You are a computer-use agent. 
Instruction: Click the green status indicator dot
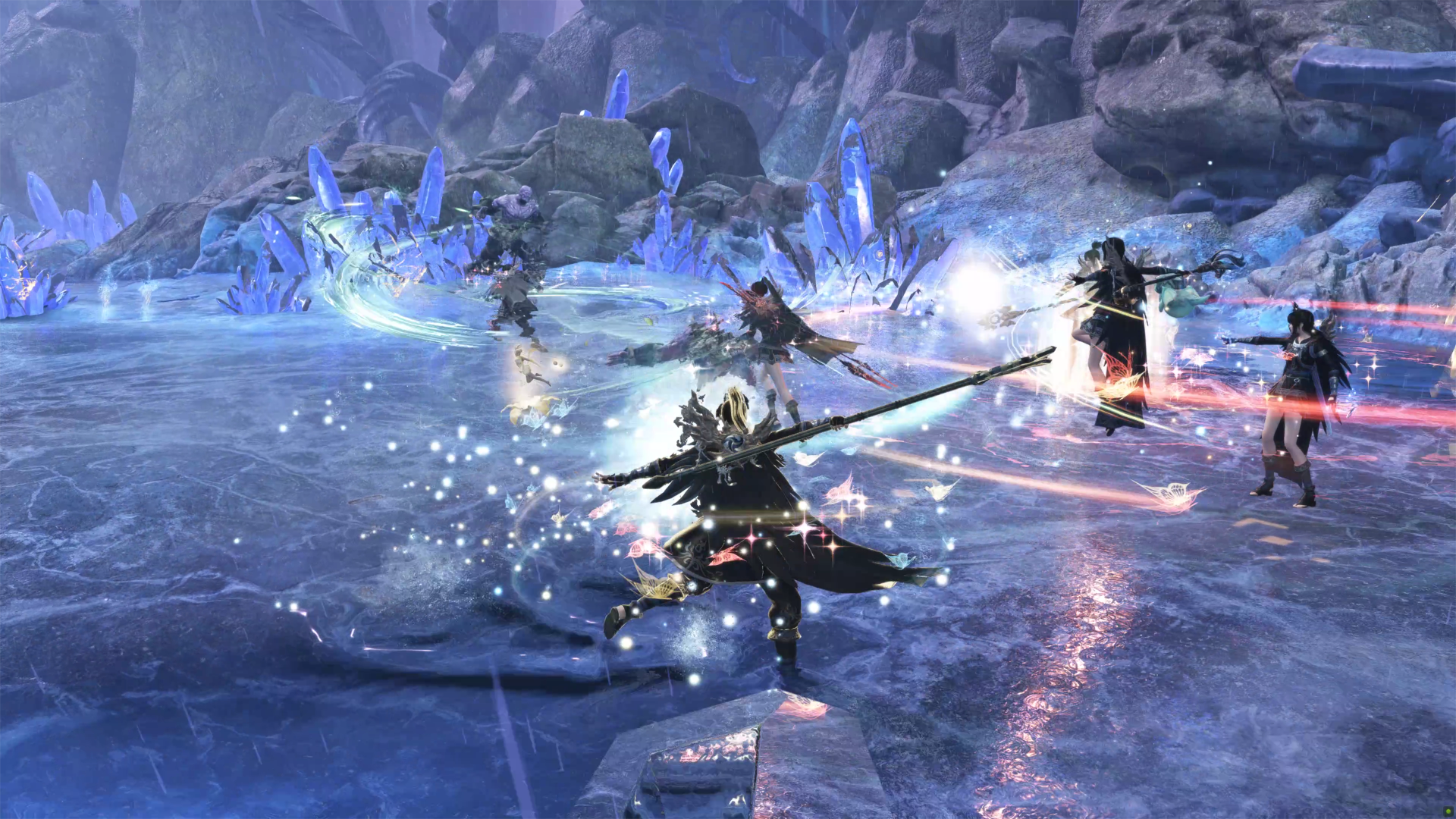coord(1447,811)
